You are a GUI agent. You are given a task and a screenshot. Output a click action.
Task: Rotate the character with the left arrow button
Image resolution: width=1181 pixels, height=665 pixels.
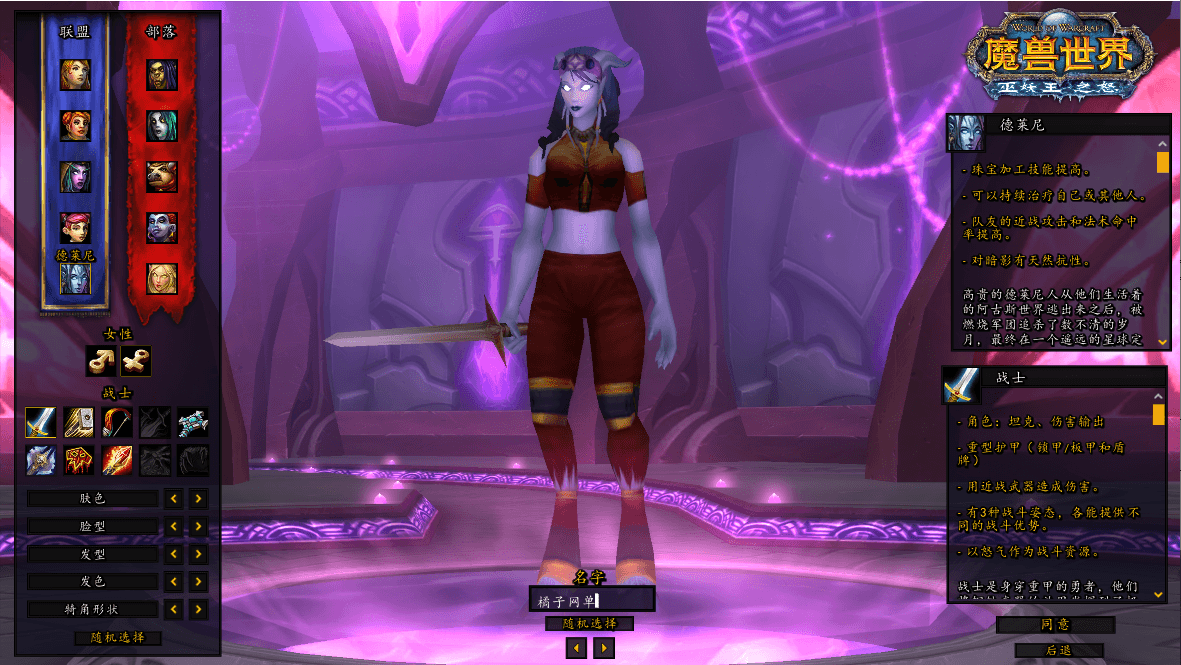pos(576,648)
